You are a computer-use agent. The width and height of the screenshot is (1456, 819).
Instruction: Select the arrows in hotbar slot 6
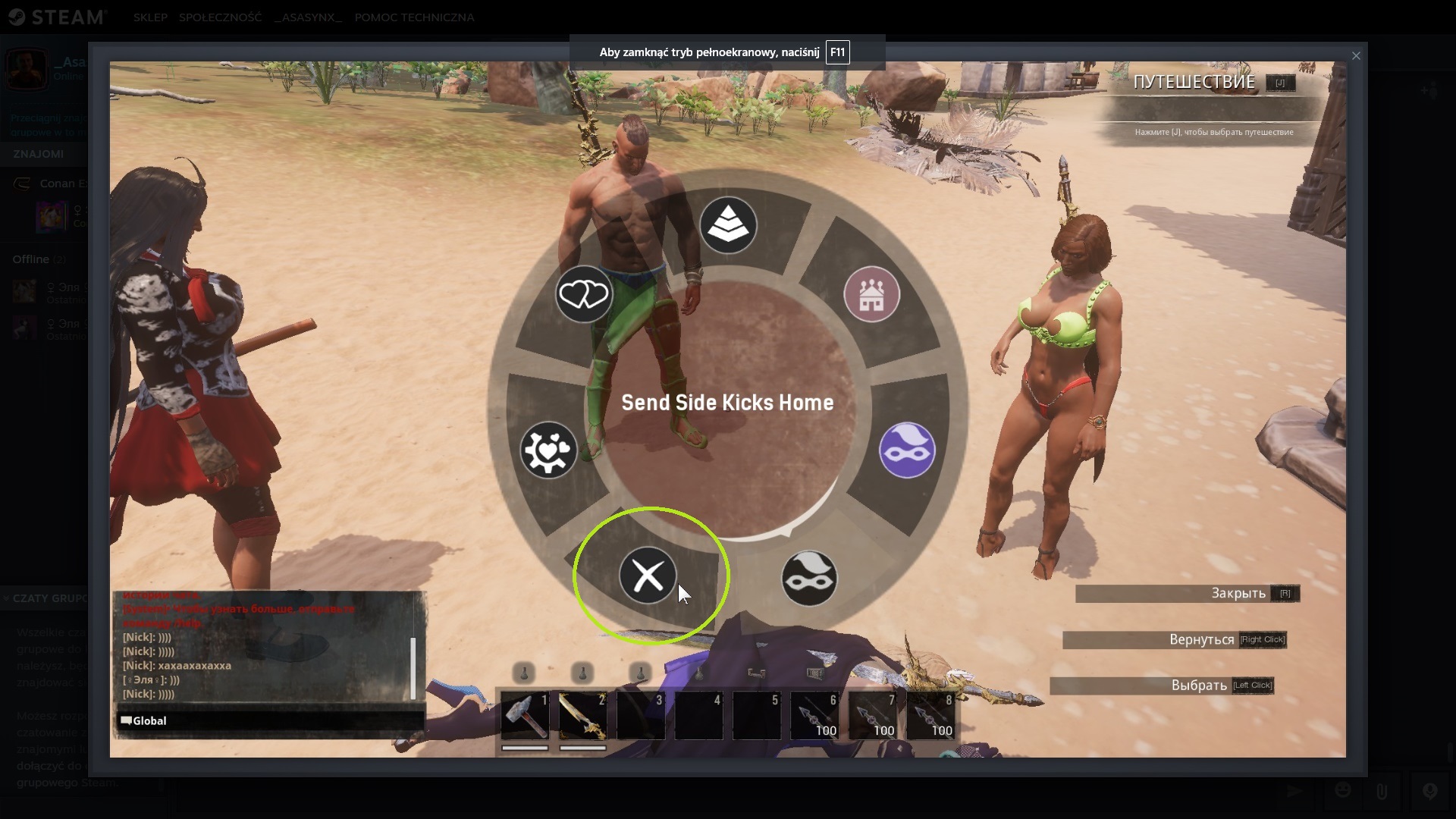tap(814, 716)
